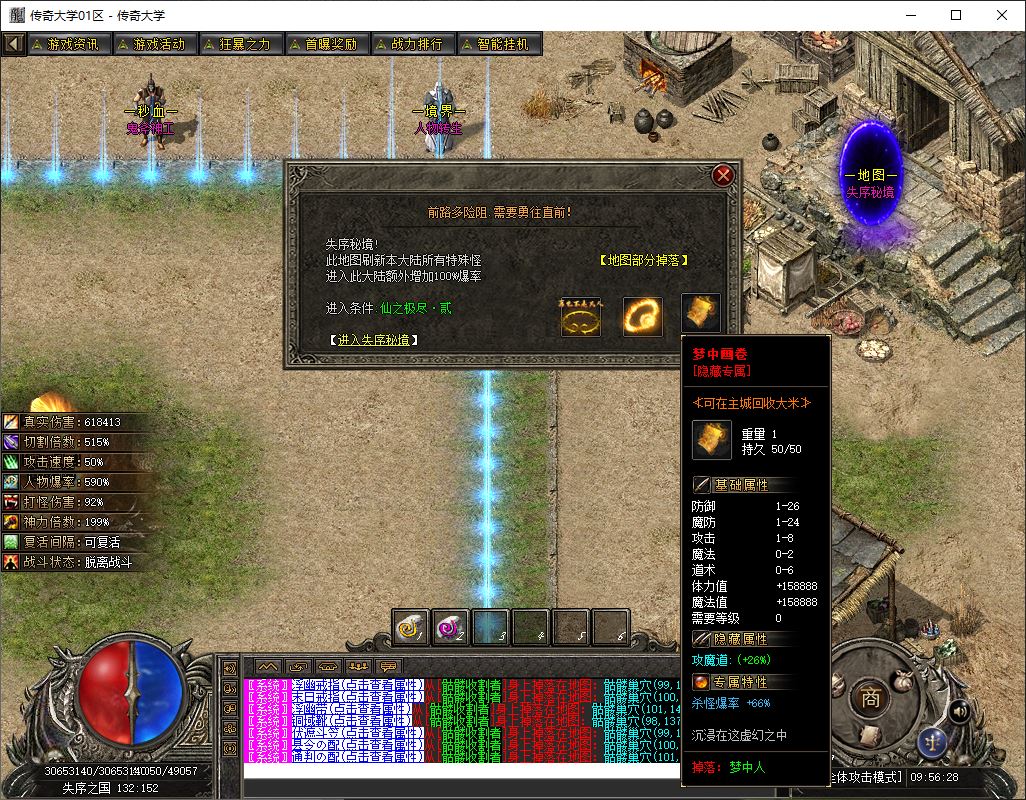Use the purple swirl item in hotbar slot 2

[x=451, y=627]
